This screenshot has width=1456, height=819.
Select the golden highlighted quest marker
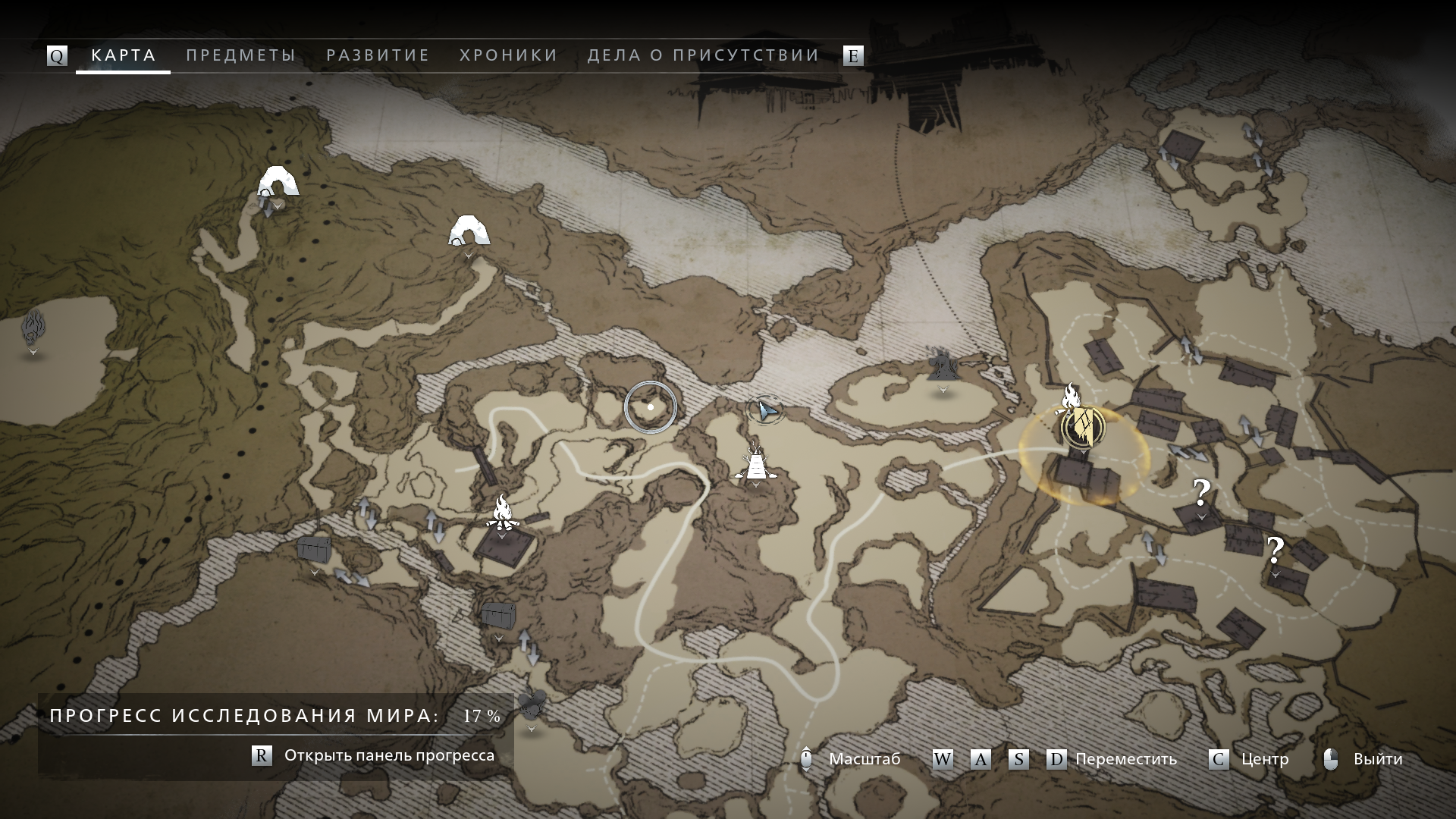tap(1084, 427)
